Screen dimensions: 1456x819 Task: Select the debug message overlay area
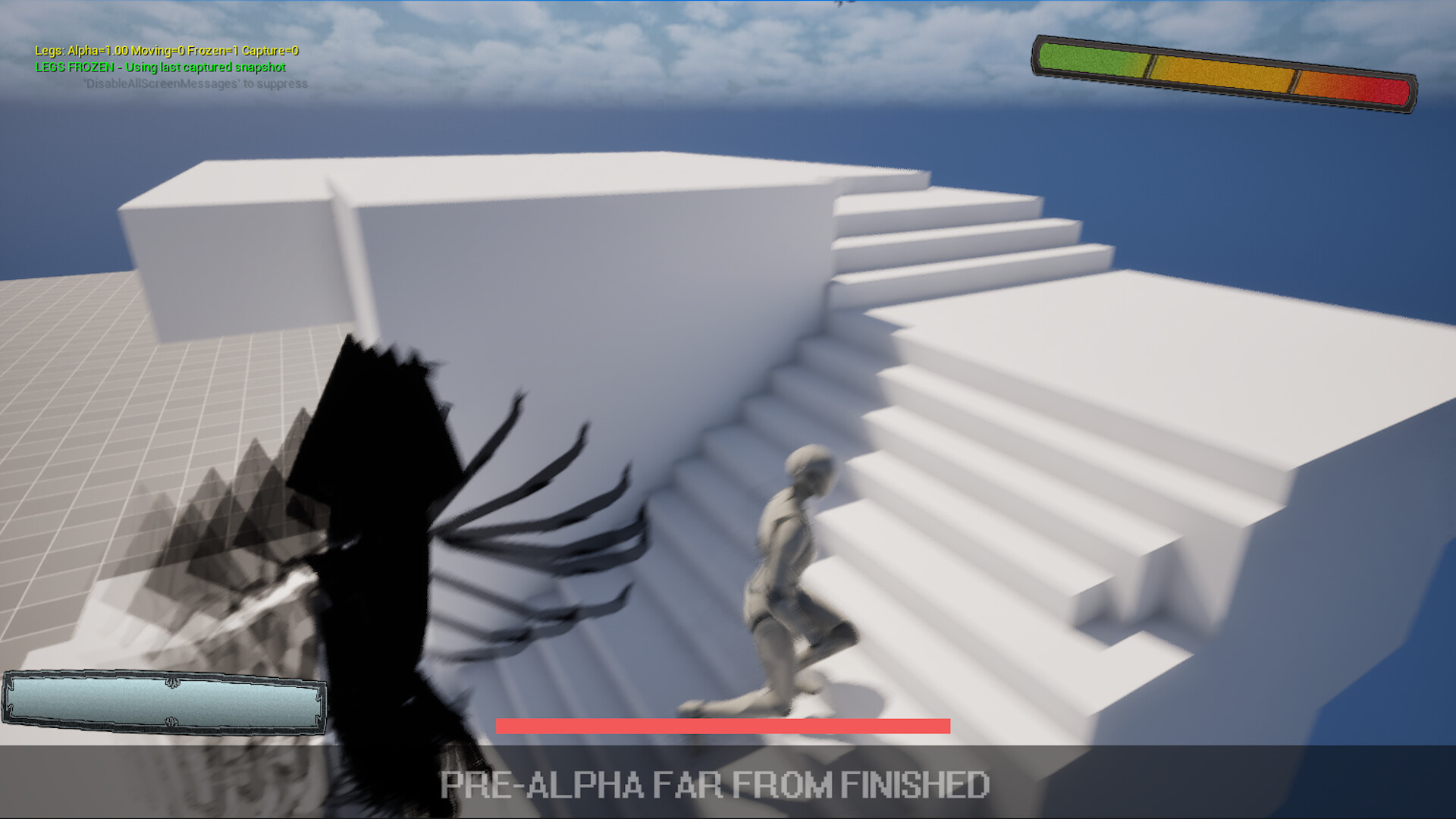(x=167, y=67)
